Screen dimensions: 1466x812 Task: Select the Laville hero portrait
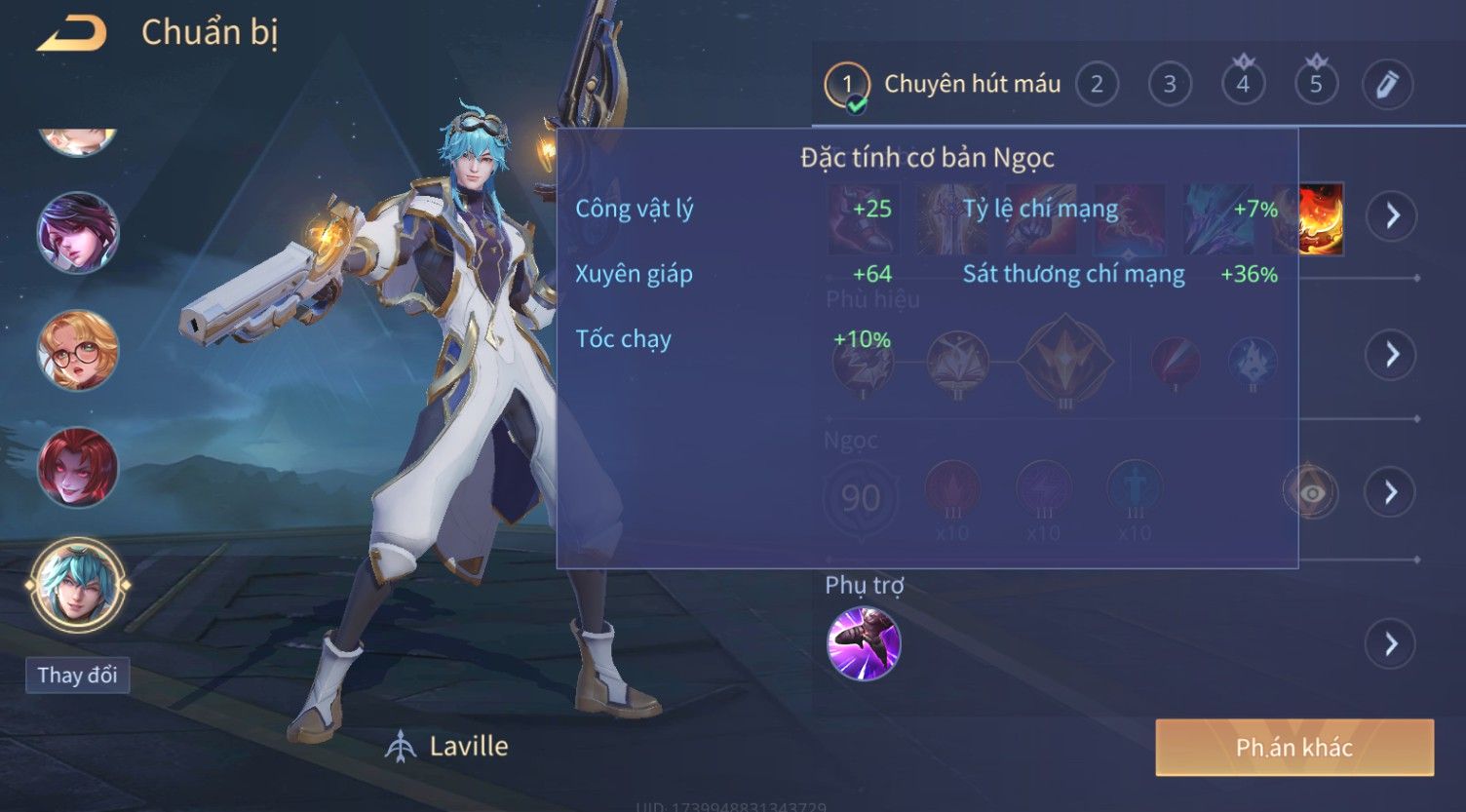pyautogui.click(x=77, y=585)
